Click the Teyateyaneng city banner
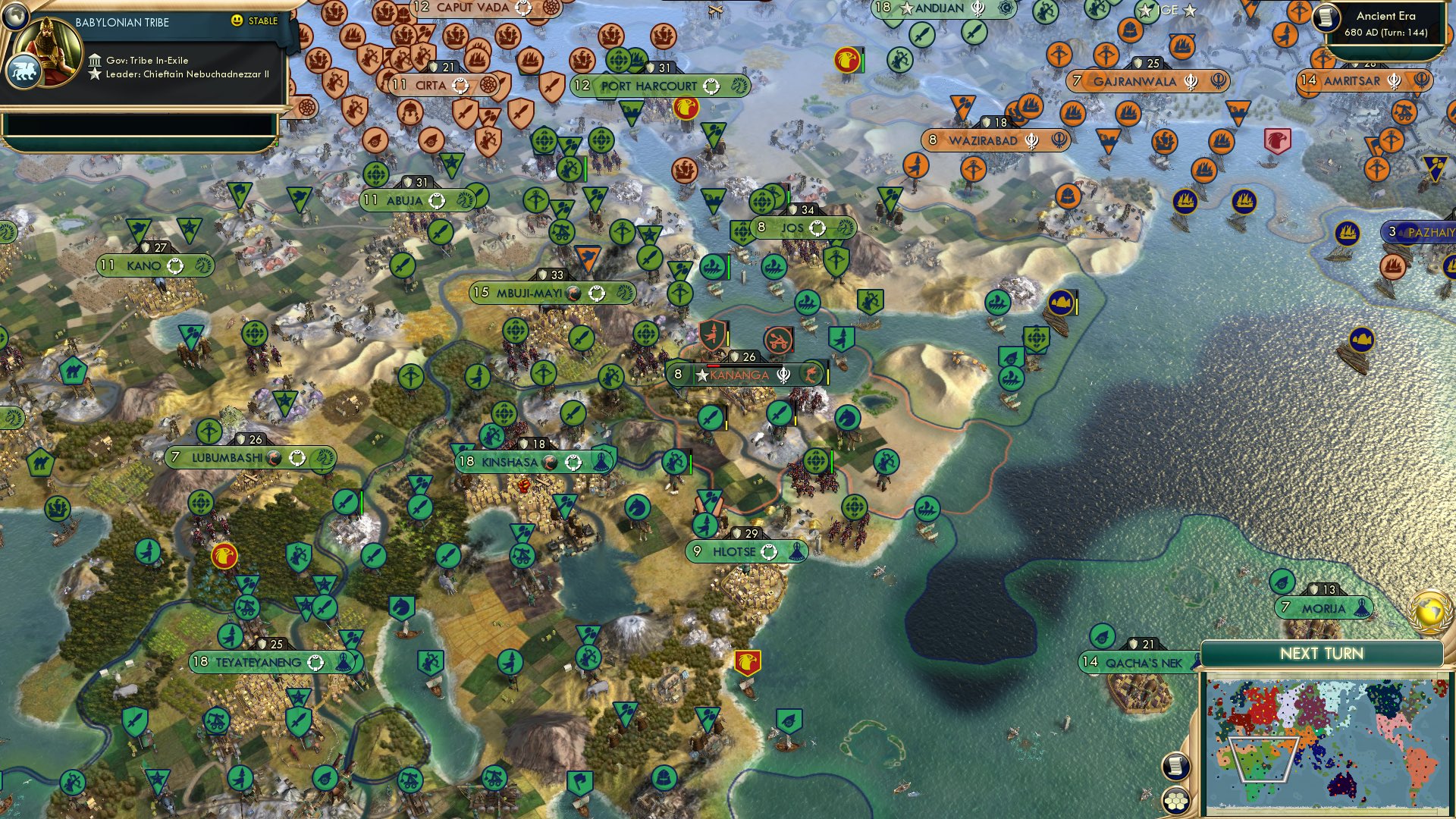Image resolution: width=1456 pixels, height=819 pixels. tap(258, 662)
